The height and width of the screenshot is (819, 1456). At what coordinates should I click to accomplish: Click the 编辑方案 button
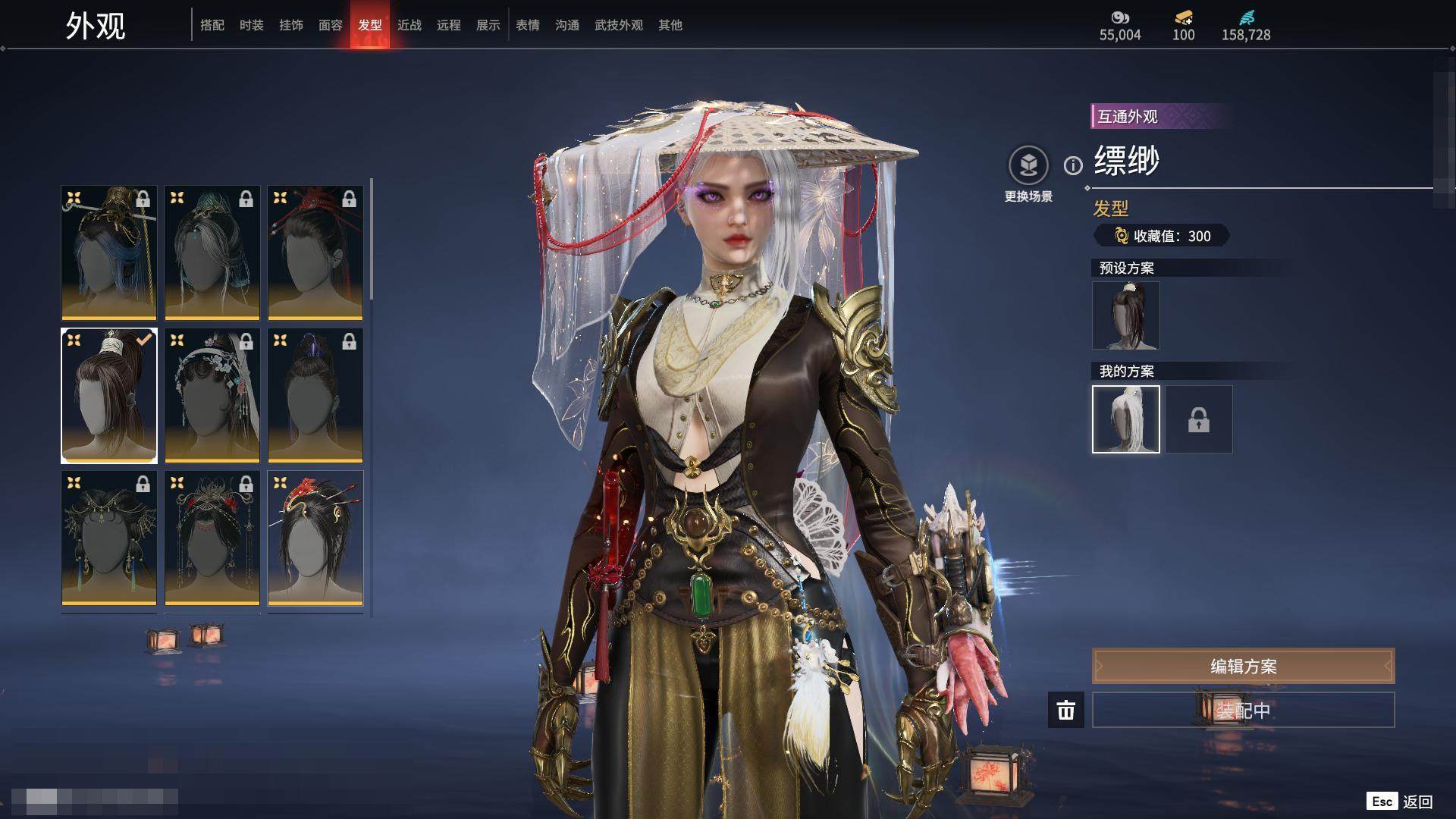[x=1243, y=666]
